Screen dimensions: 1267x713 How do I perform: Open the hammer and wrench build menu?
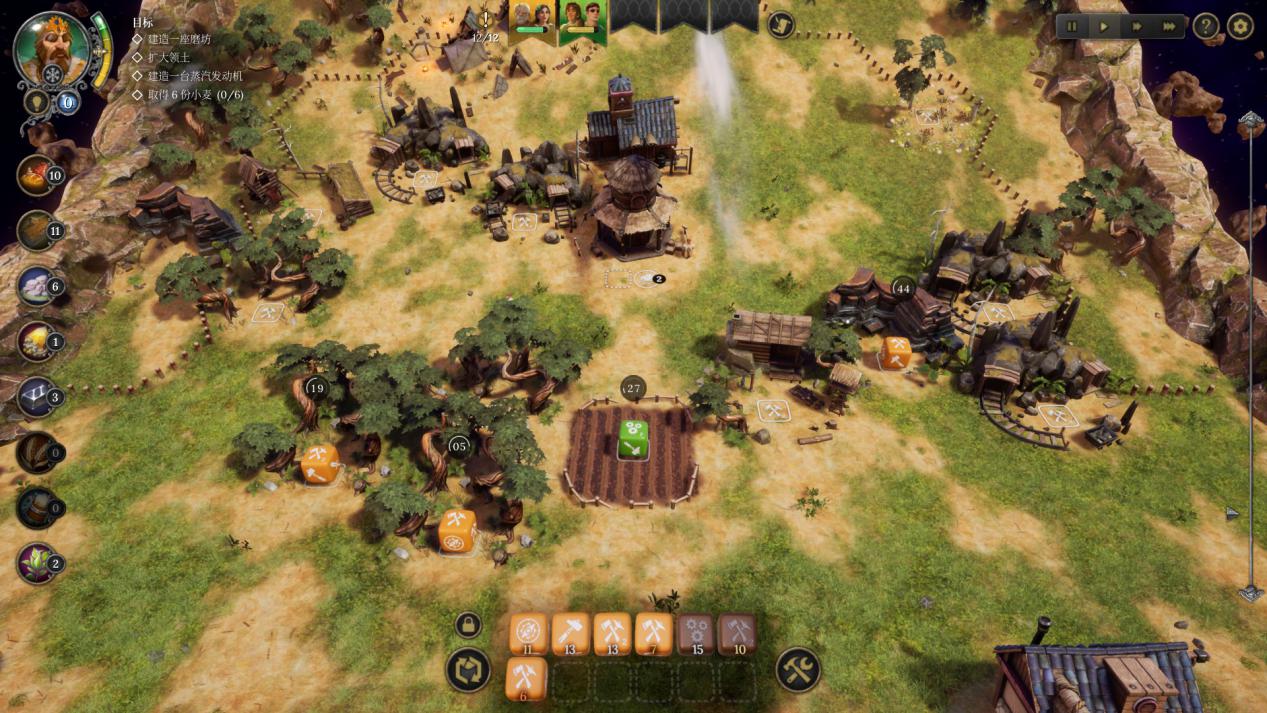(797, 670)
